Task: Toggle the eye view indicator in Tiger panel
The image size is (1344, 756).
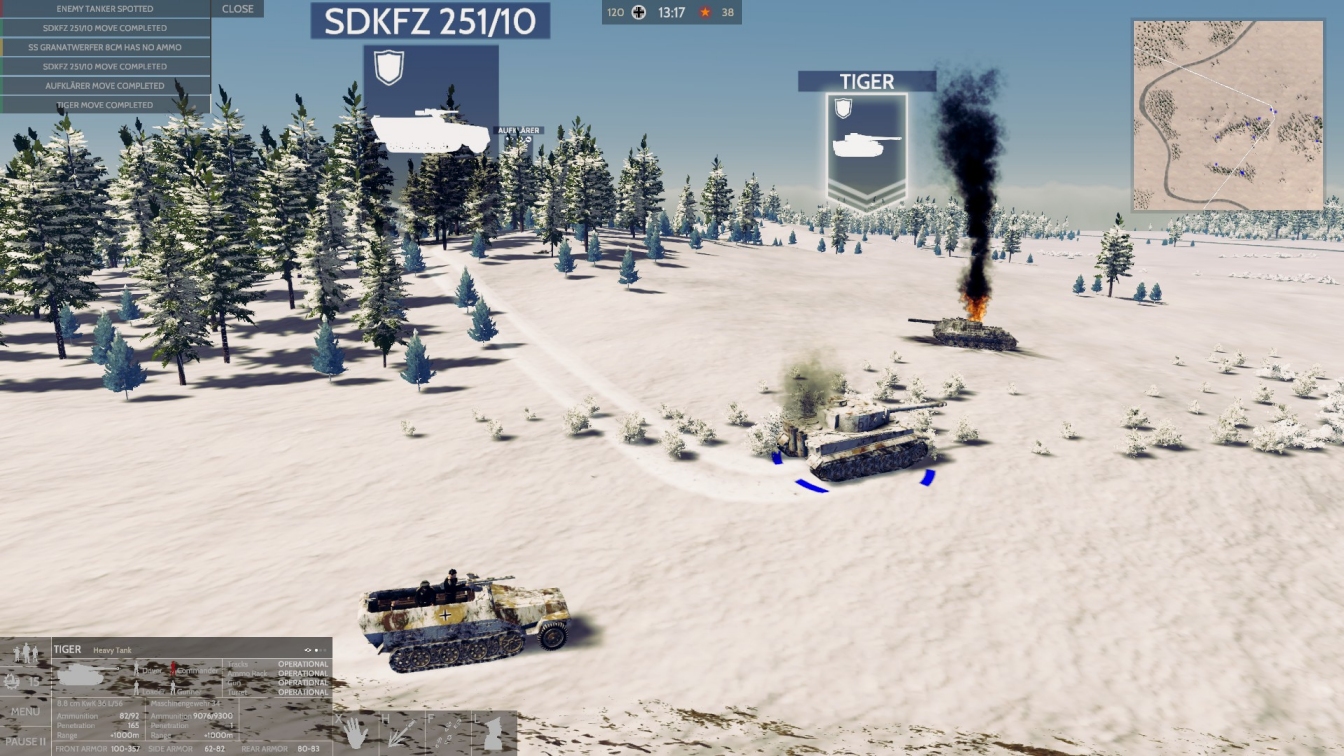Action: click(x=309, y=650)
